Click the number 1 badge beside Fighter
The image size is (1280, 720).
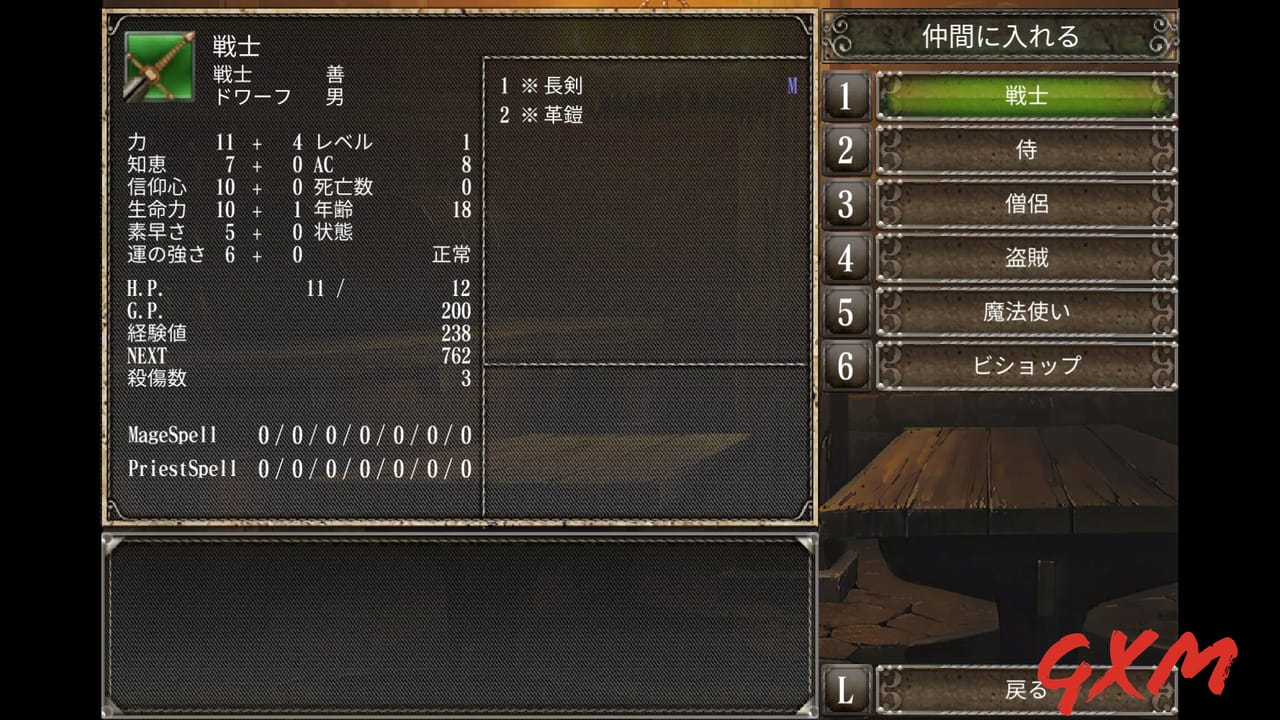click(845, 96)
